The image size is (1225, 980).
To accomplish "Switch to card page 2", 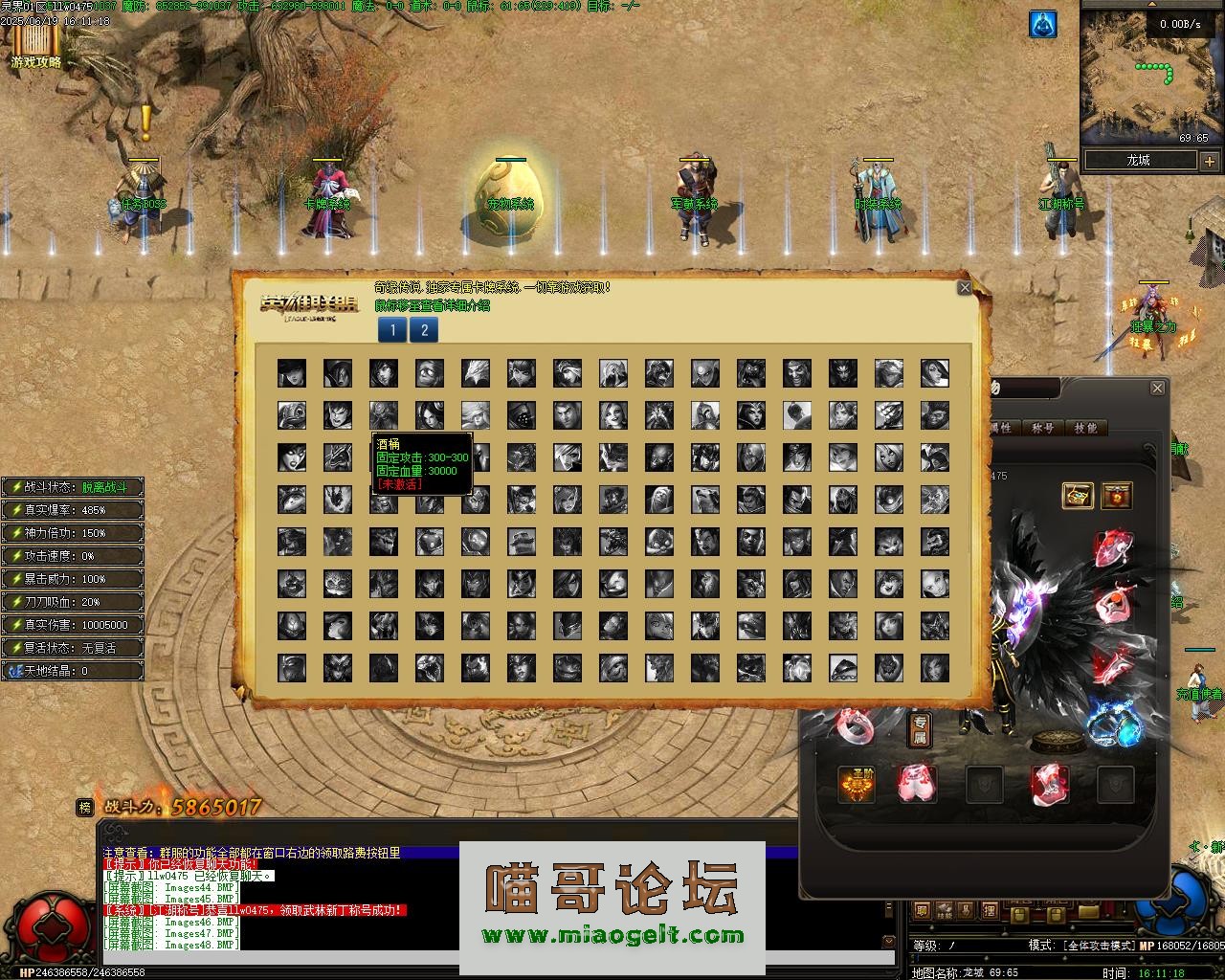I will [424, 330].
